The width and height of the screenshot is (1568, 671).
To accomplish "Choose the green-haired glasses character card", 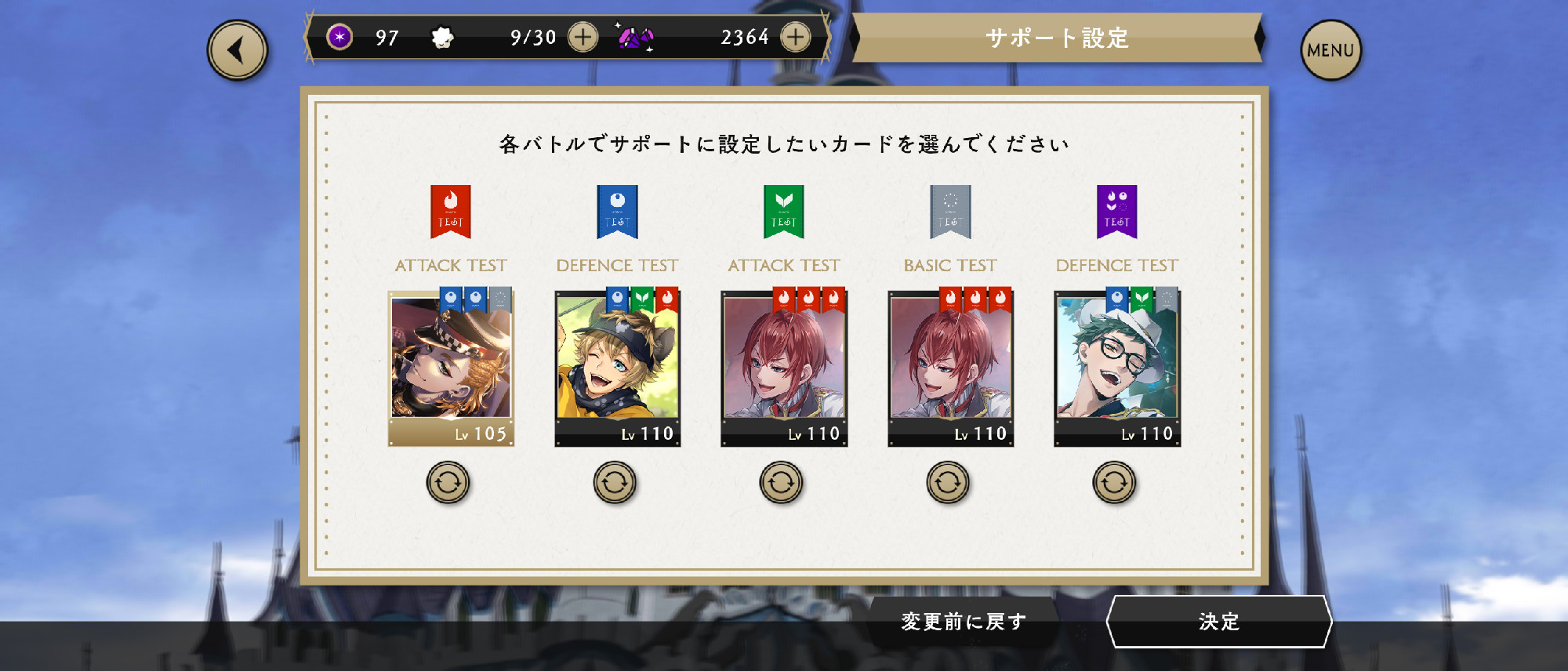I will (1116, 368).
